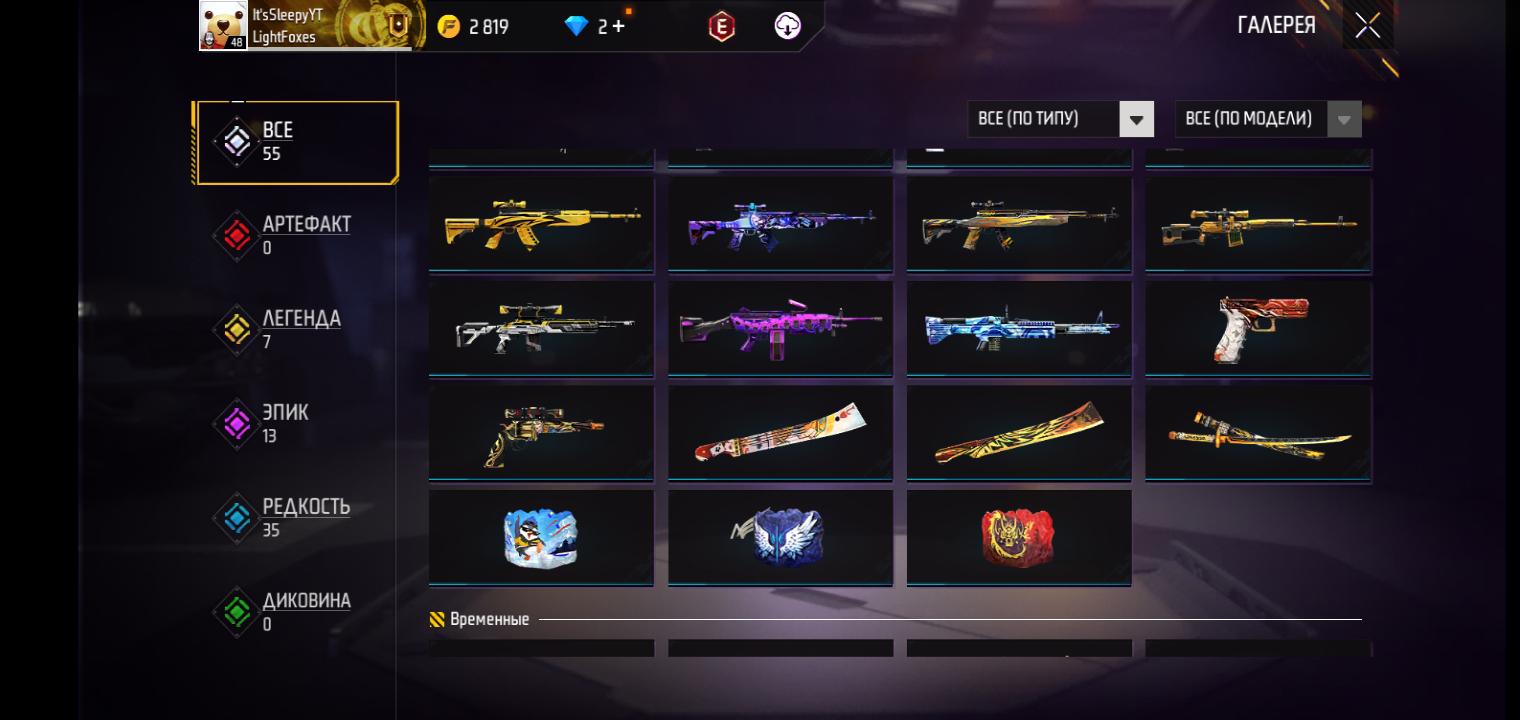1520x720 pixels.
Task: Switch to the АРТЕФАКТ tab
Action: (297, 236)
